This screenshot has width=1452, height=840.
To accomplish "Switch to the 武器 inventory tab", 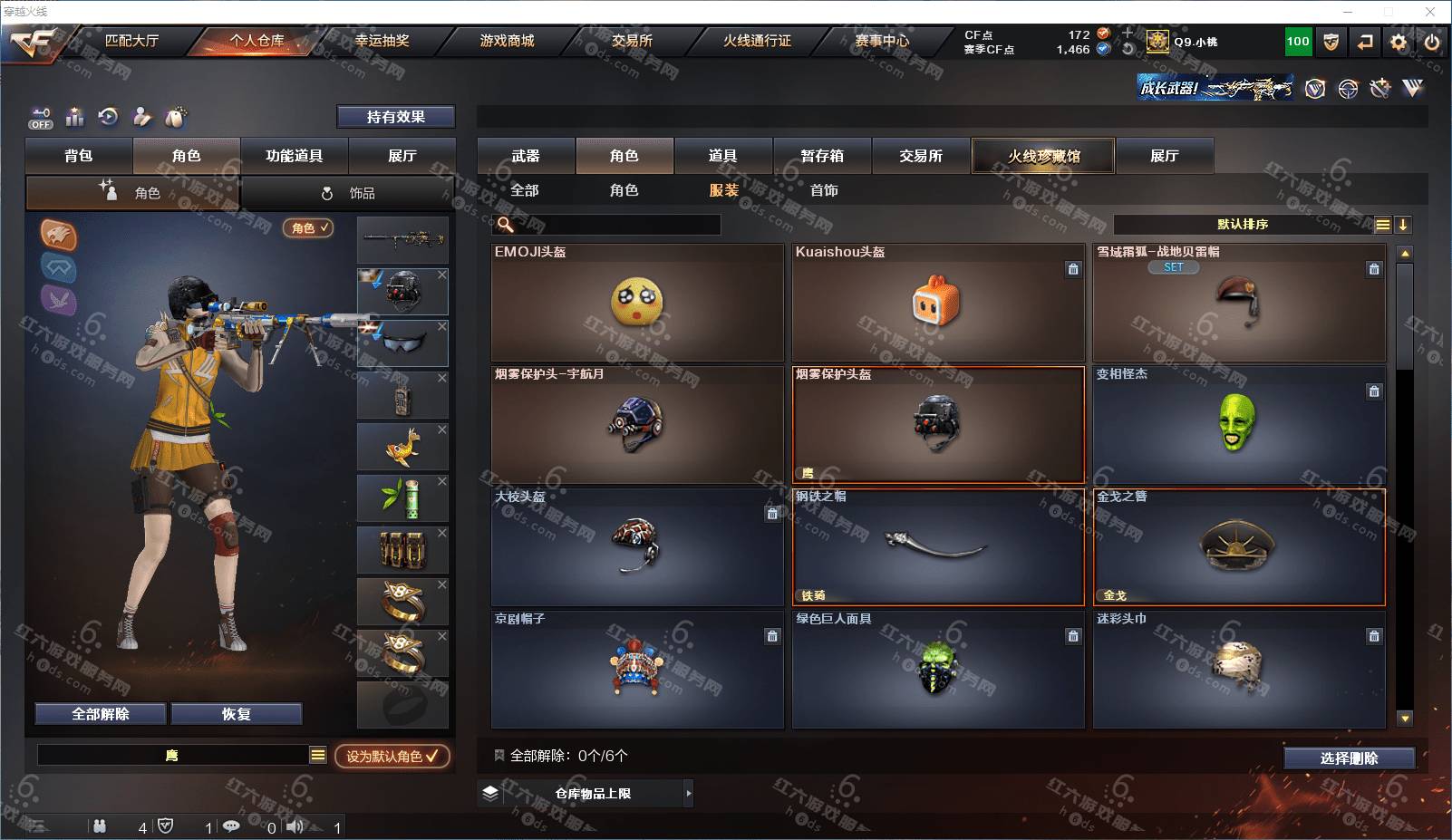I will 526,156.
